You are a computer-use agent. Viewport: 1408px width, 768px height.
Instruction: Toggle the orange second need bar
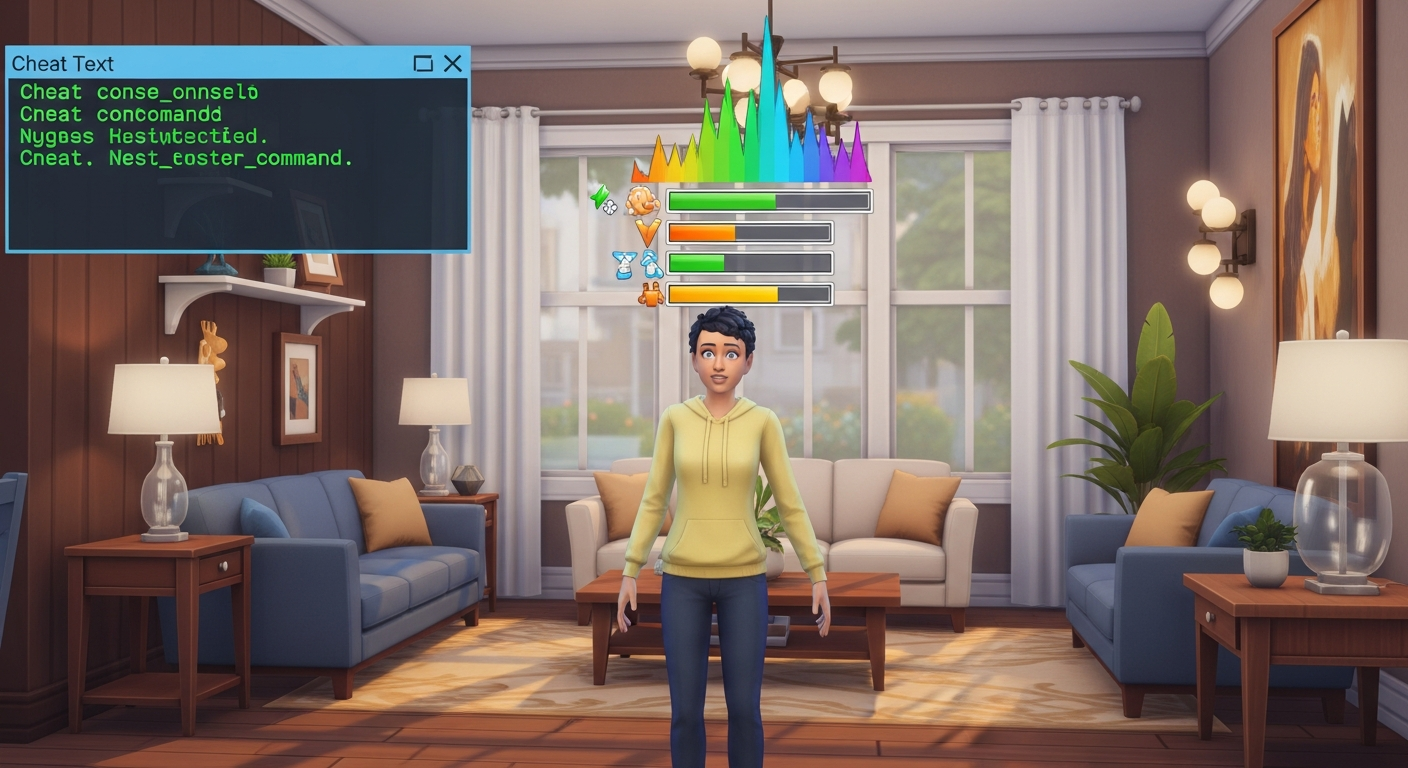[700, 232]
